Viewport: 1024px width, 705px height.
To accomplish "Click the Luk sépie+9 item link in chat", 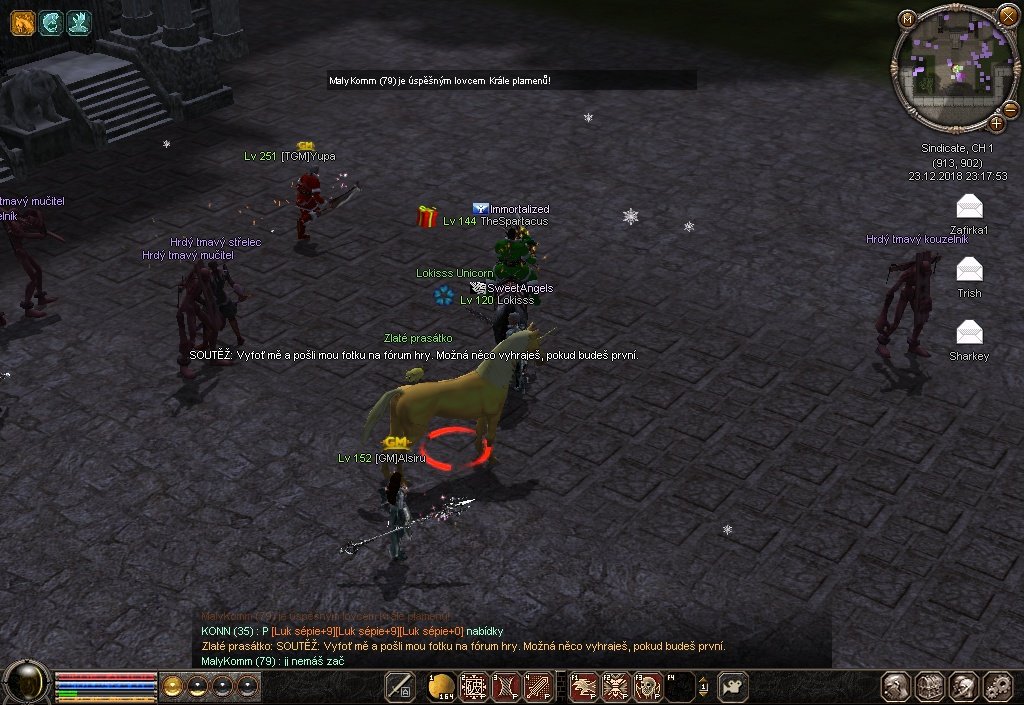I will coord(302,631).
